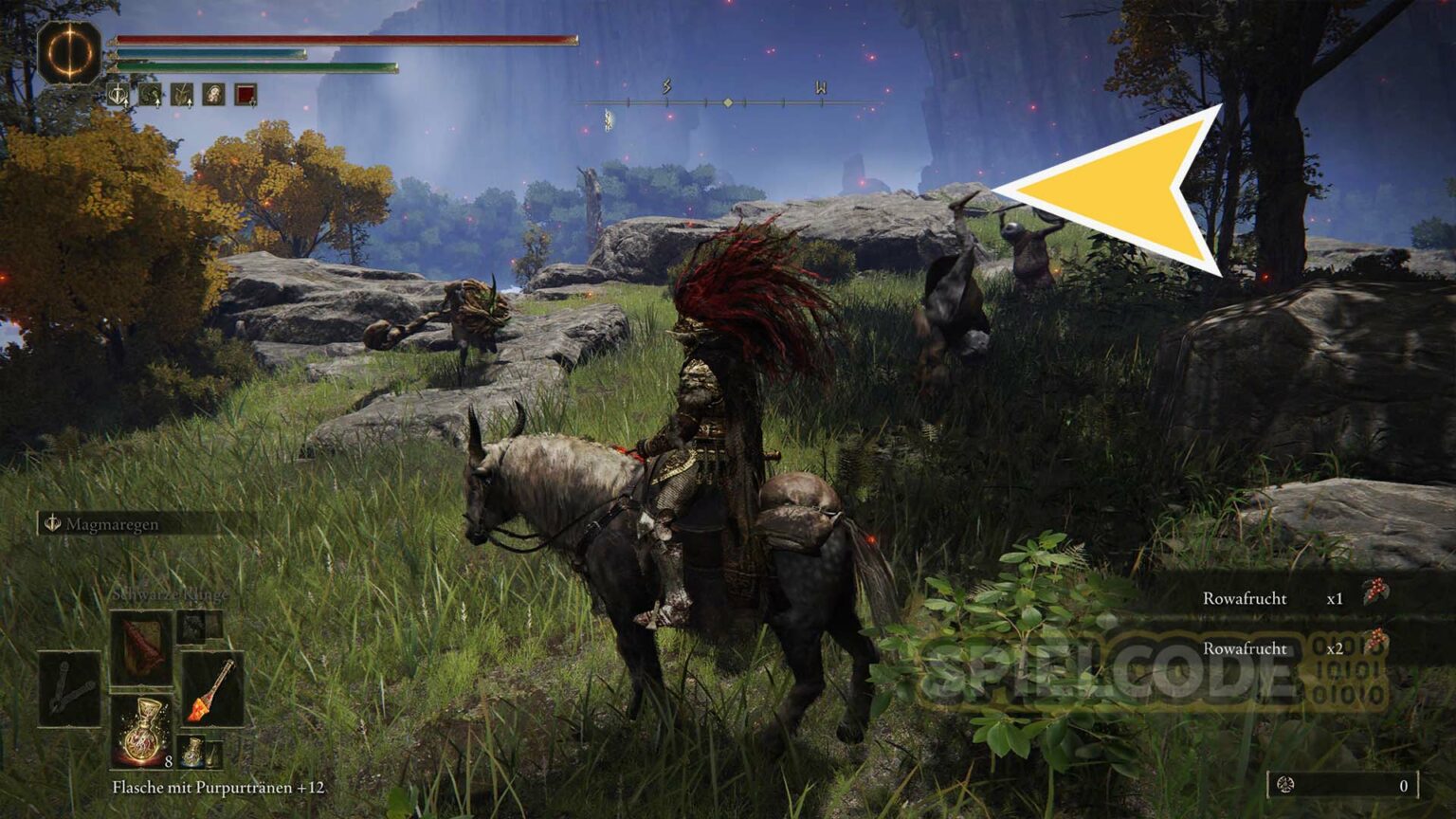Select the Schwarze Klinge spell slot
Screen dimensions: 1456x819
pyautogui.click(x=141, y=647)
